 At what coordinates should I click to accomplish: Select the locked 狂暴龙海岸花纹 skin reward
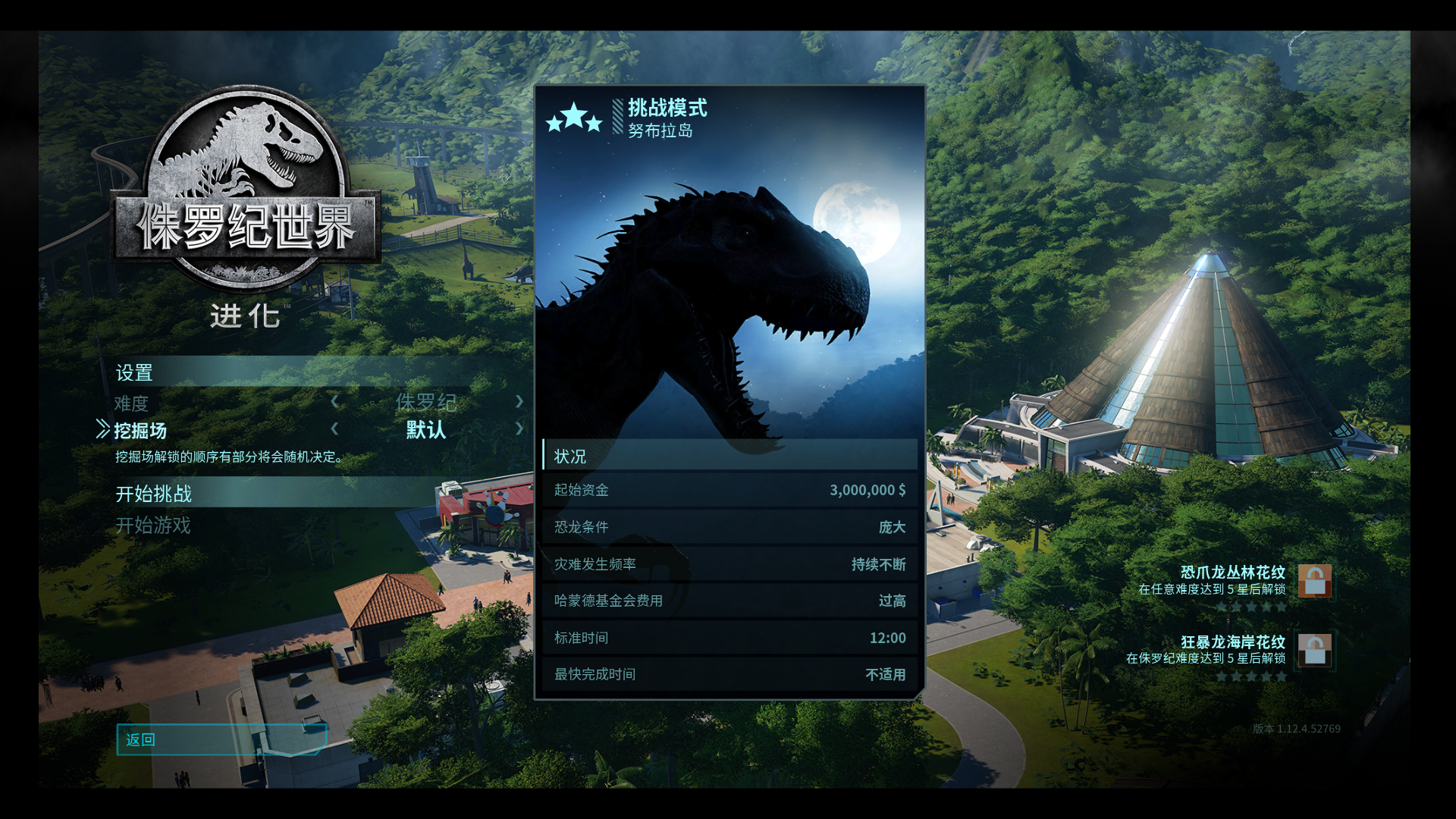click(x=1314, y=650)
